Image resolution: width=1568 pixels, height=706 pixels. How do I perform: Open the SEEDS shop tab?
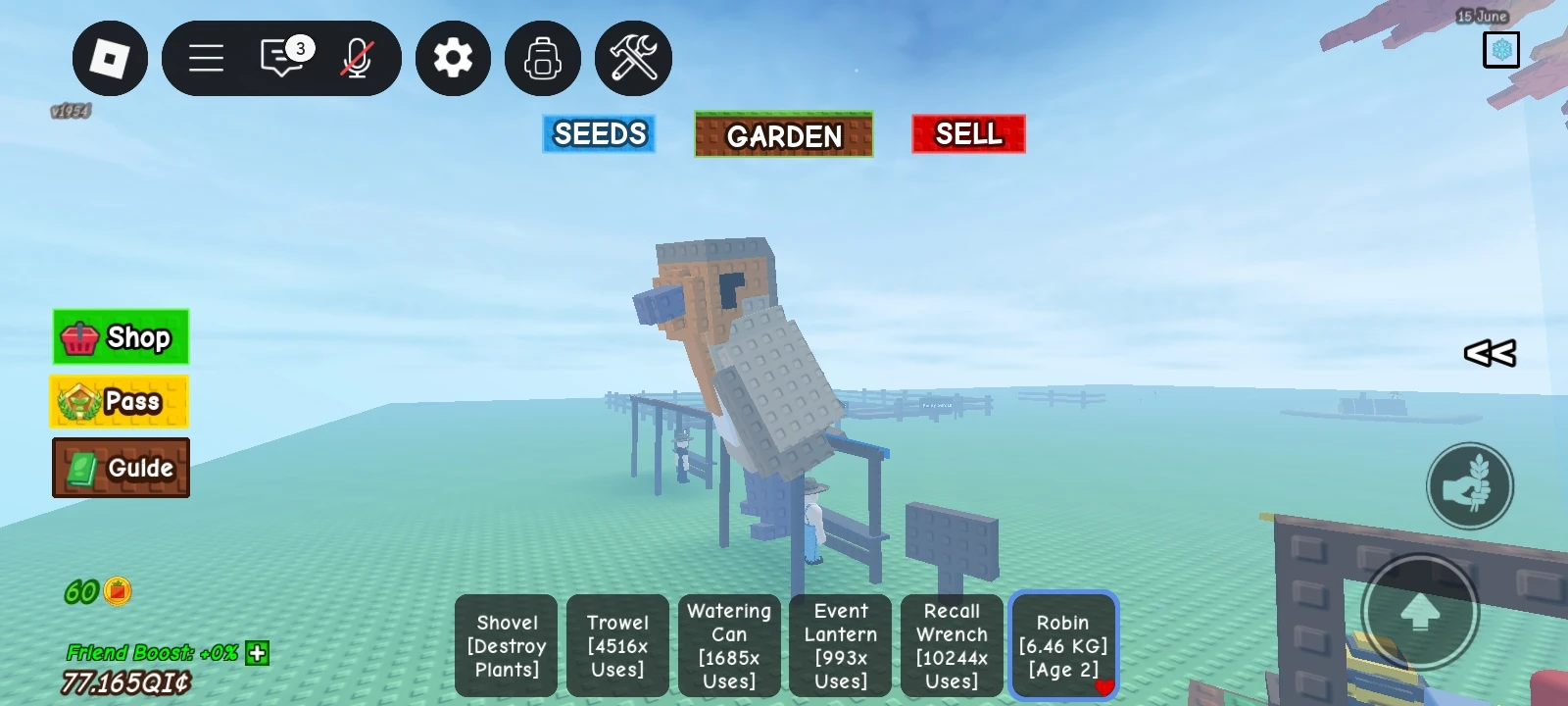599,133
